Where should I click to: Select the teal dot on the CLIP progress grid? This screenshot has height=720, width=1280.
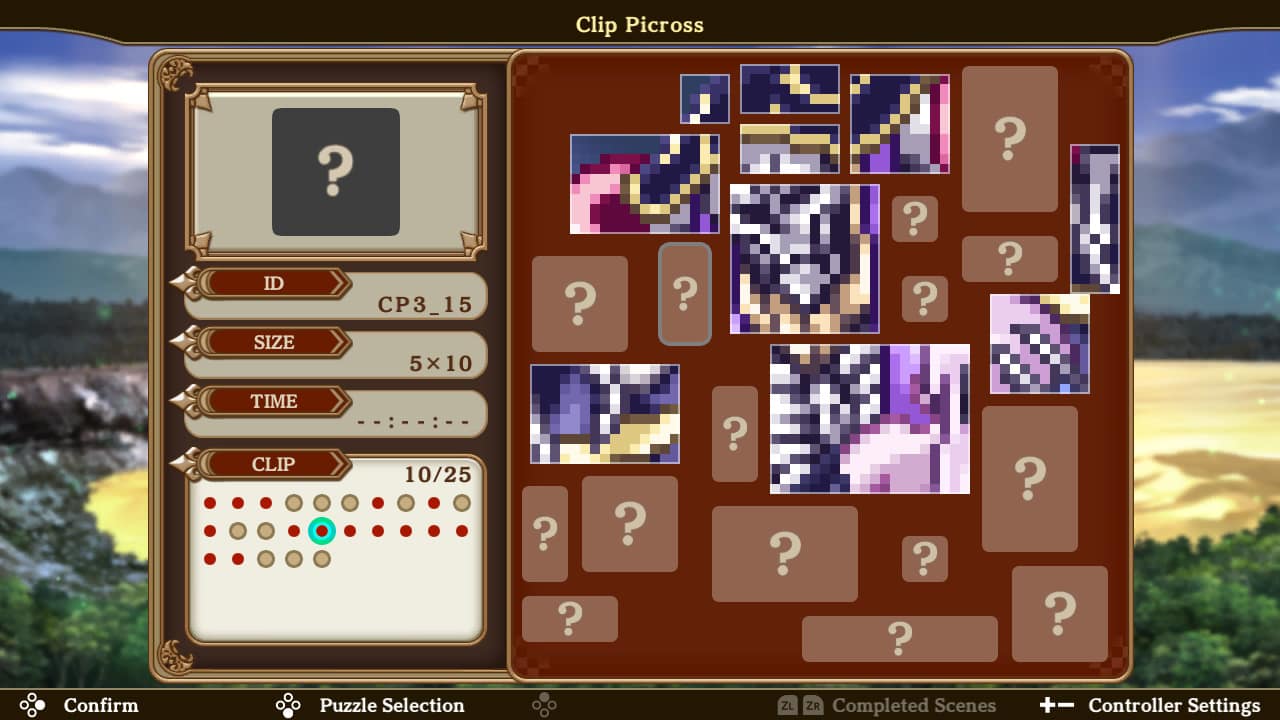tap(321, 531)
